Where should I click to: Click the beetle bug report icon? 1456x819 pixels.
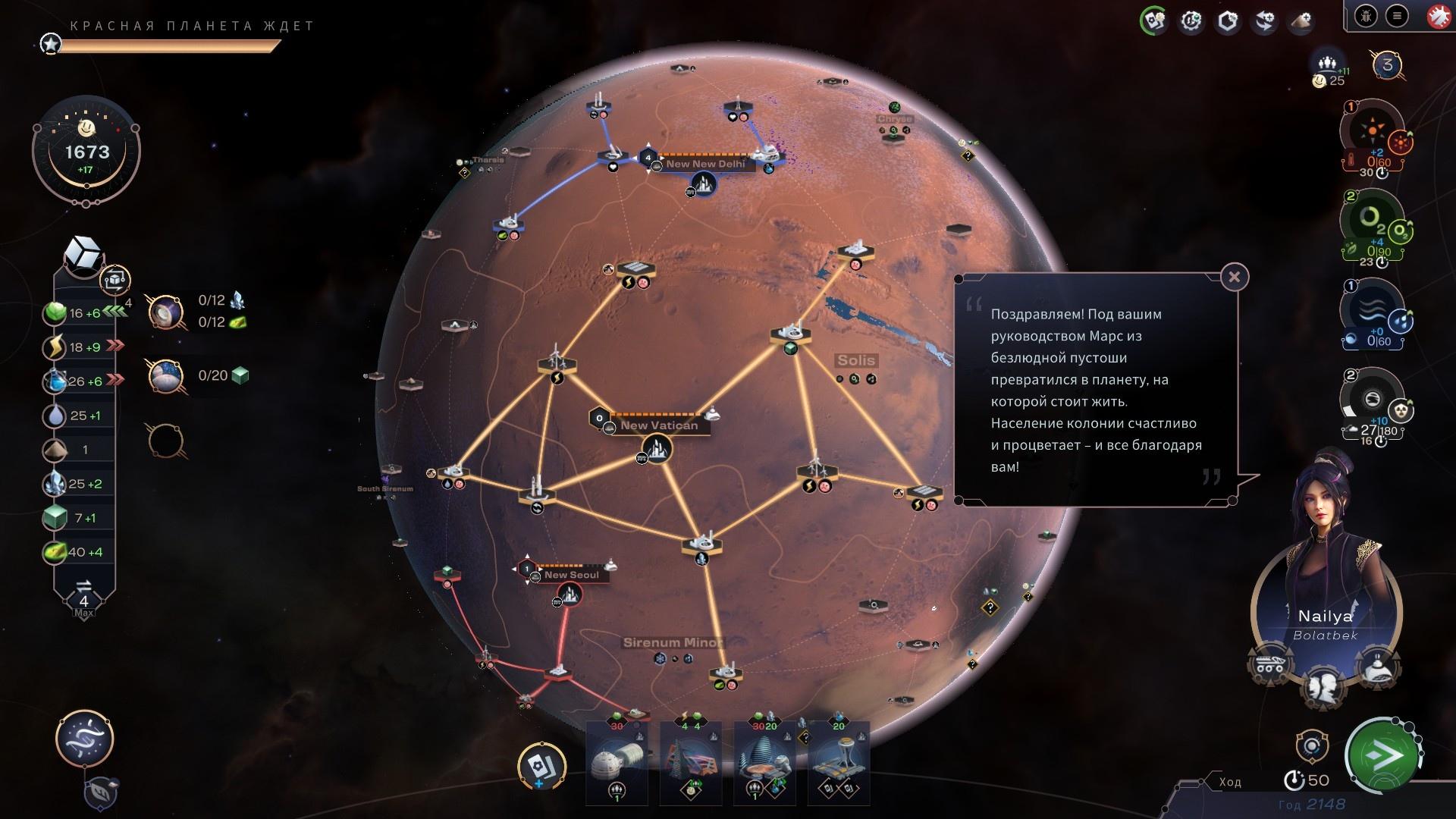1366,16
